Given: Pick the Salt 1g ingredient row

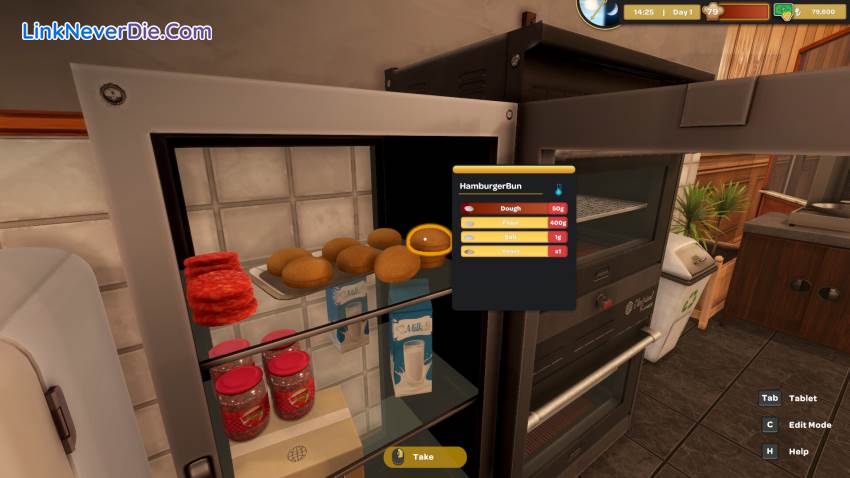Looking at the screenshot, I should 514,237.
